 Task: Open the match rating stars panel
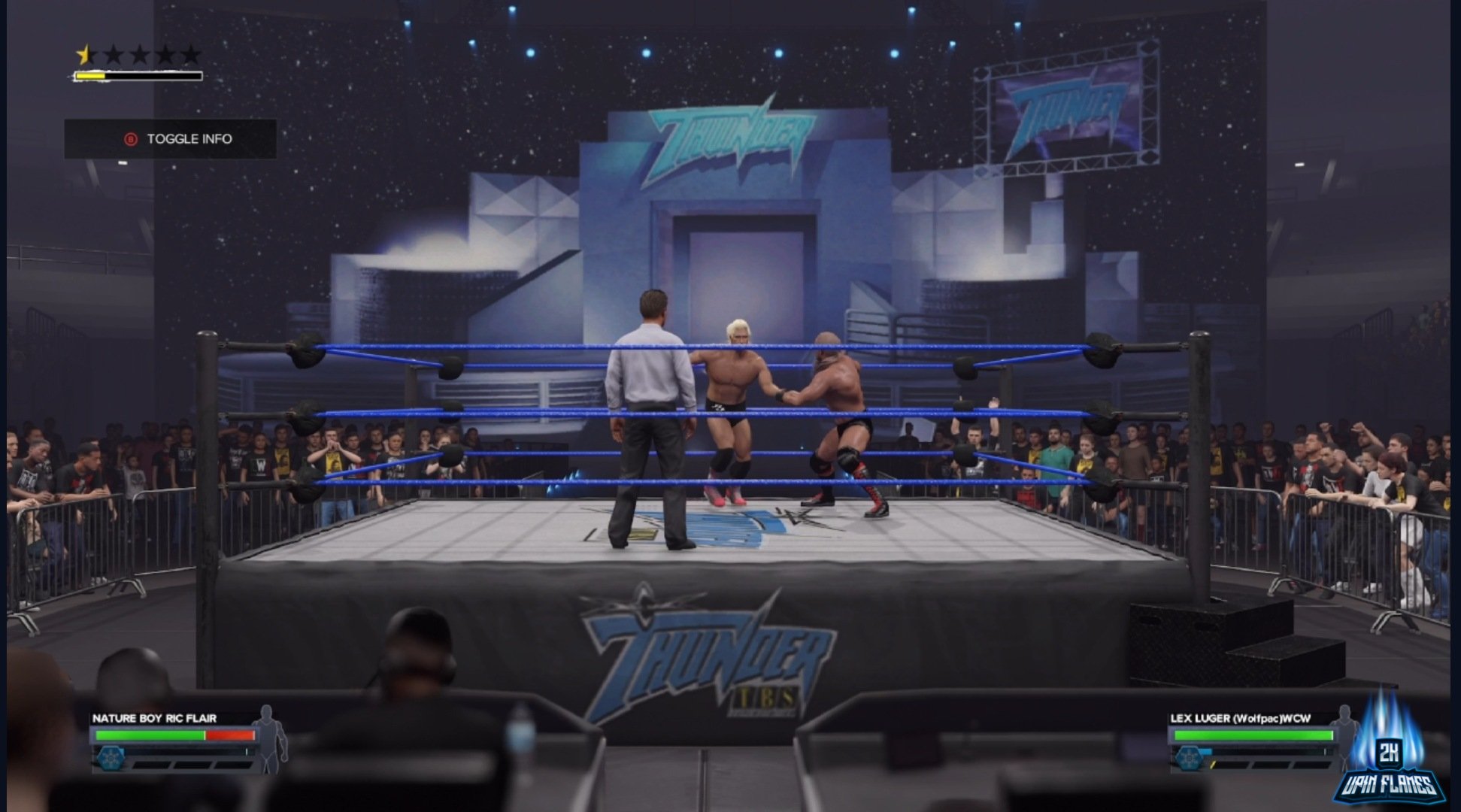pyautogui.click(x=135, y=53)
